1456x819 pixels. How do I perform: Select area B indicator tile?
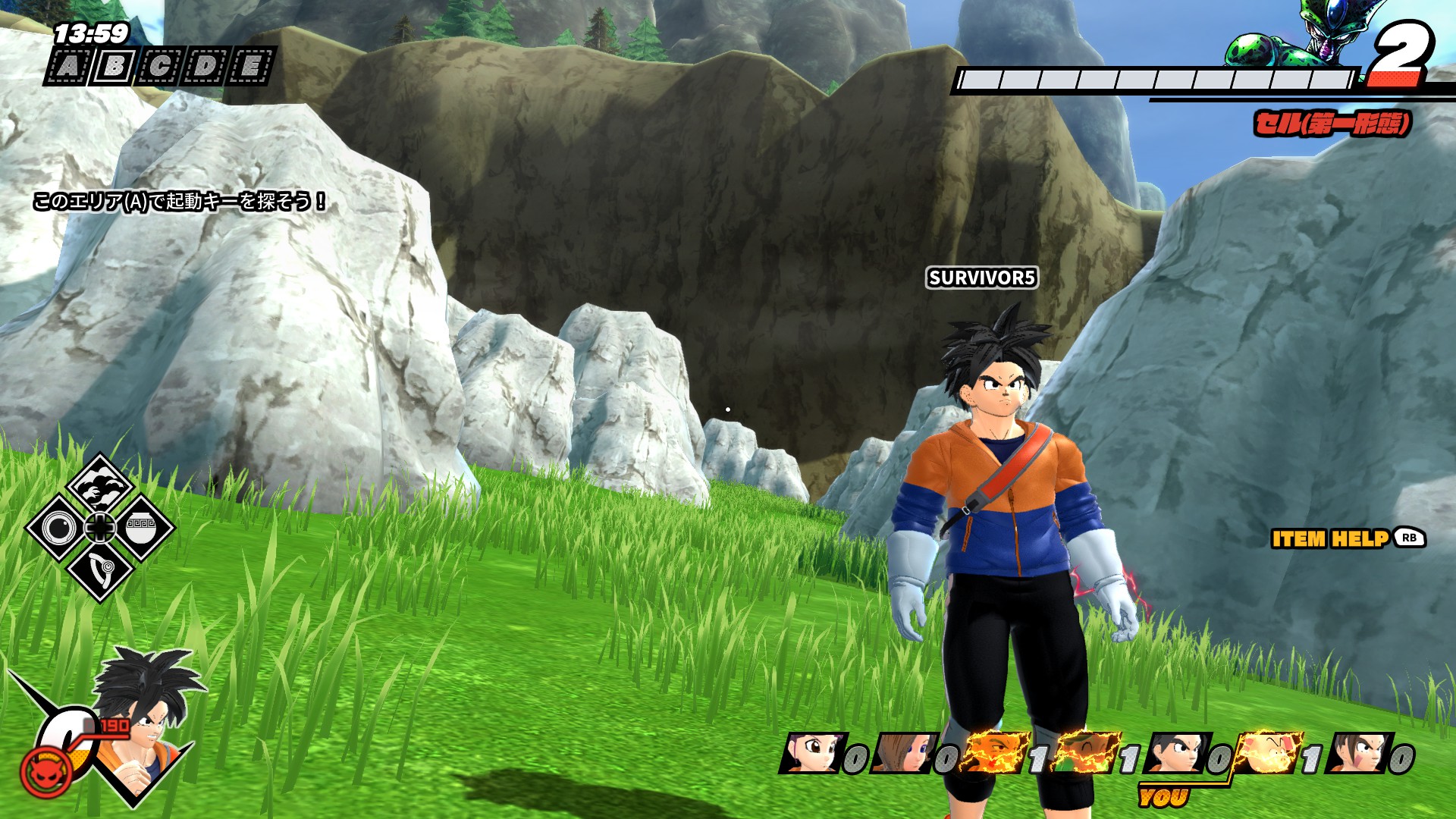pos(113,67)
